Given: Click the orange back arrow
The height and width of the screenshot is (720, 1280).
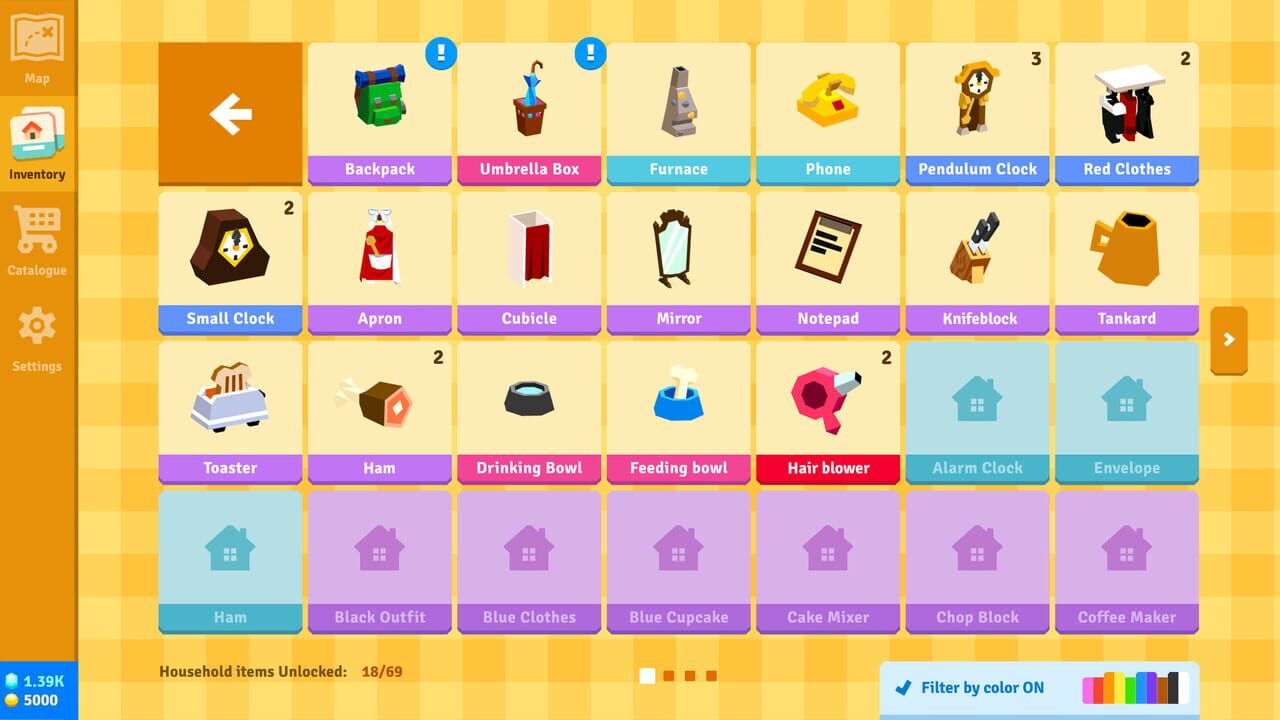Looking at the screenshot, I should [x=229, y=112].
